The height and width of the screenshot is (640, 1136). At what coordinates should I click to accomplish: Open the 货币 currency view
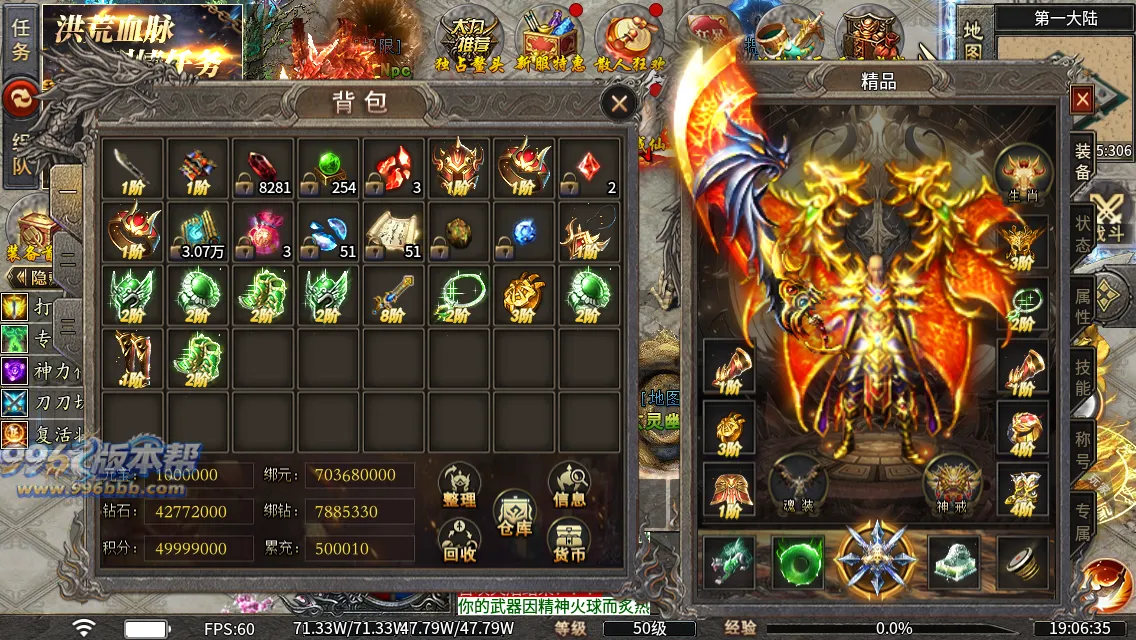pyautogui.click(x=569, y=542)
